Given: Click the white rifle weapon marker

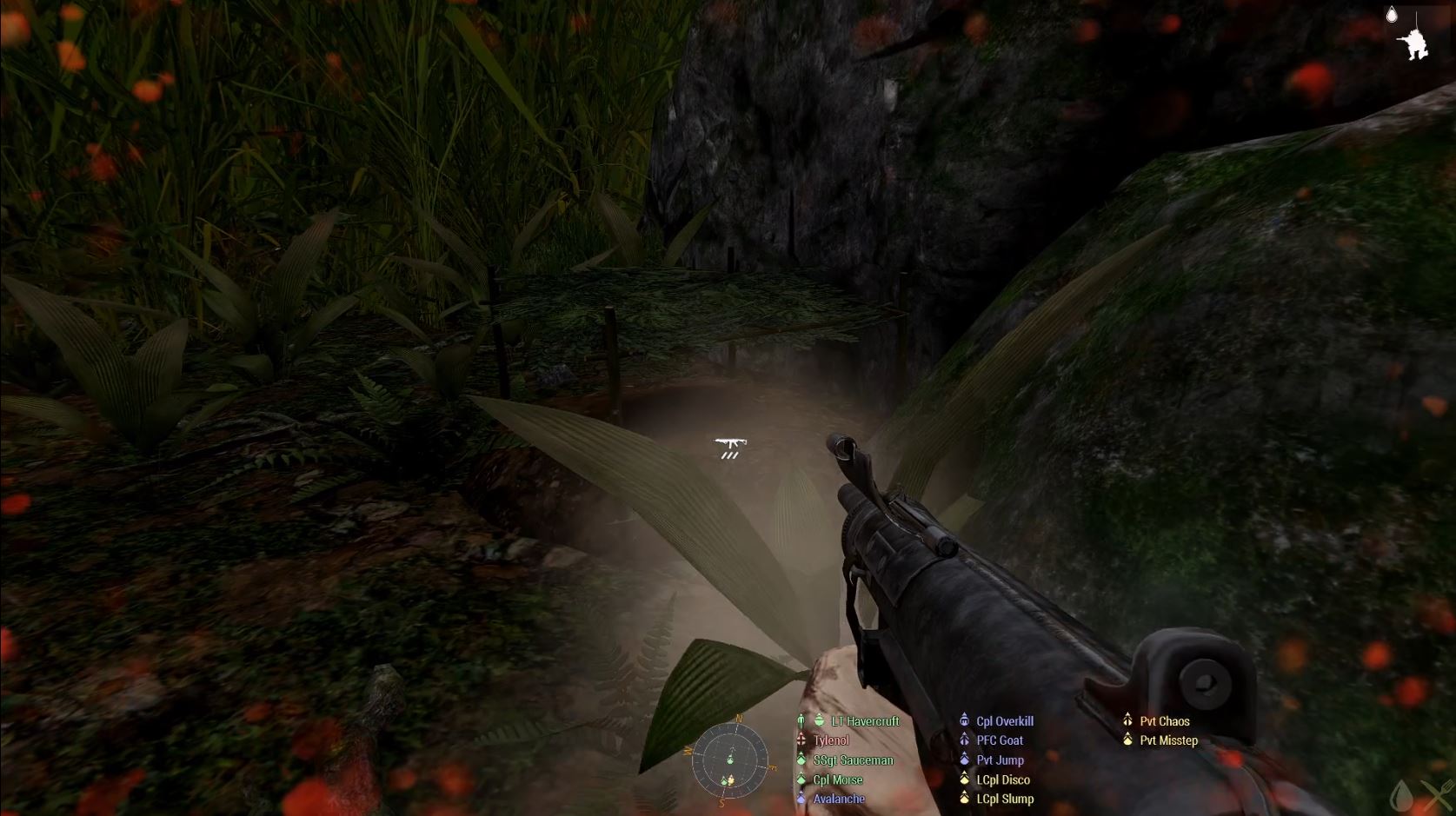Looking at the screenshot, I should (730, 446).
